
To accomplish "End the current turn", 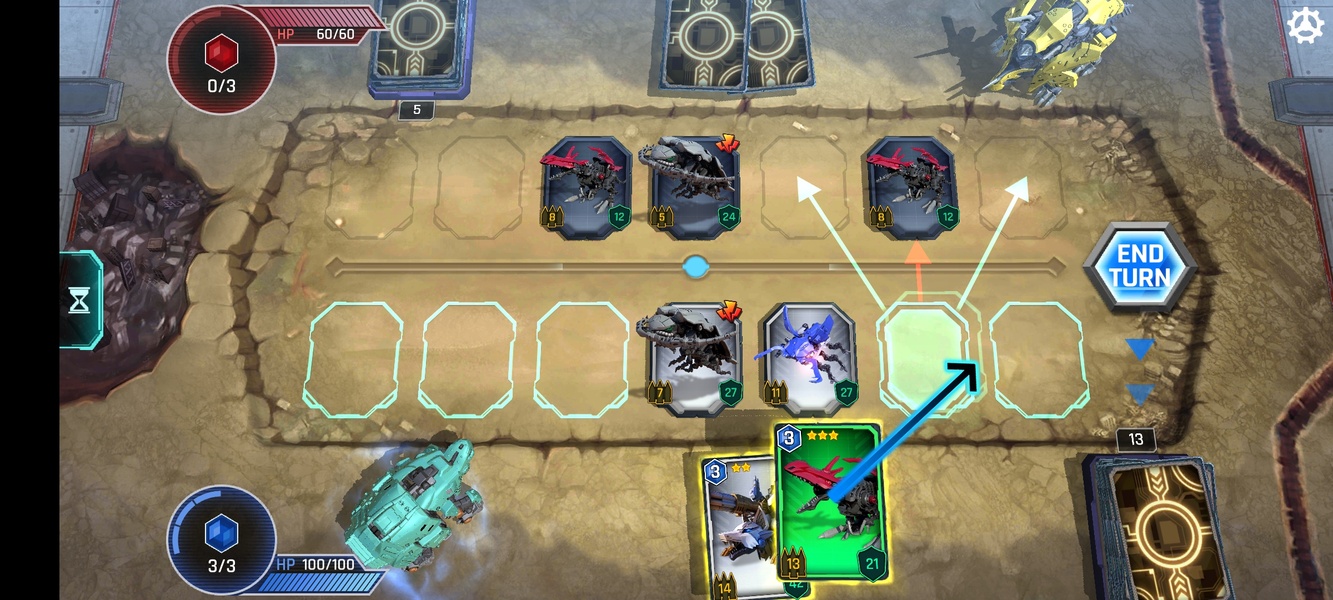I will tap(1139, 266).
